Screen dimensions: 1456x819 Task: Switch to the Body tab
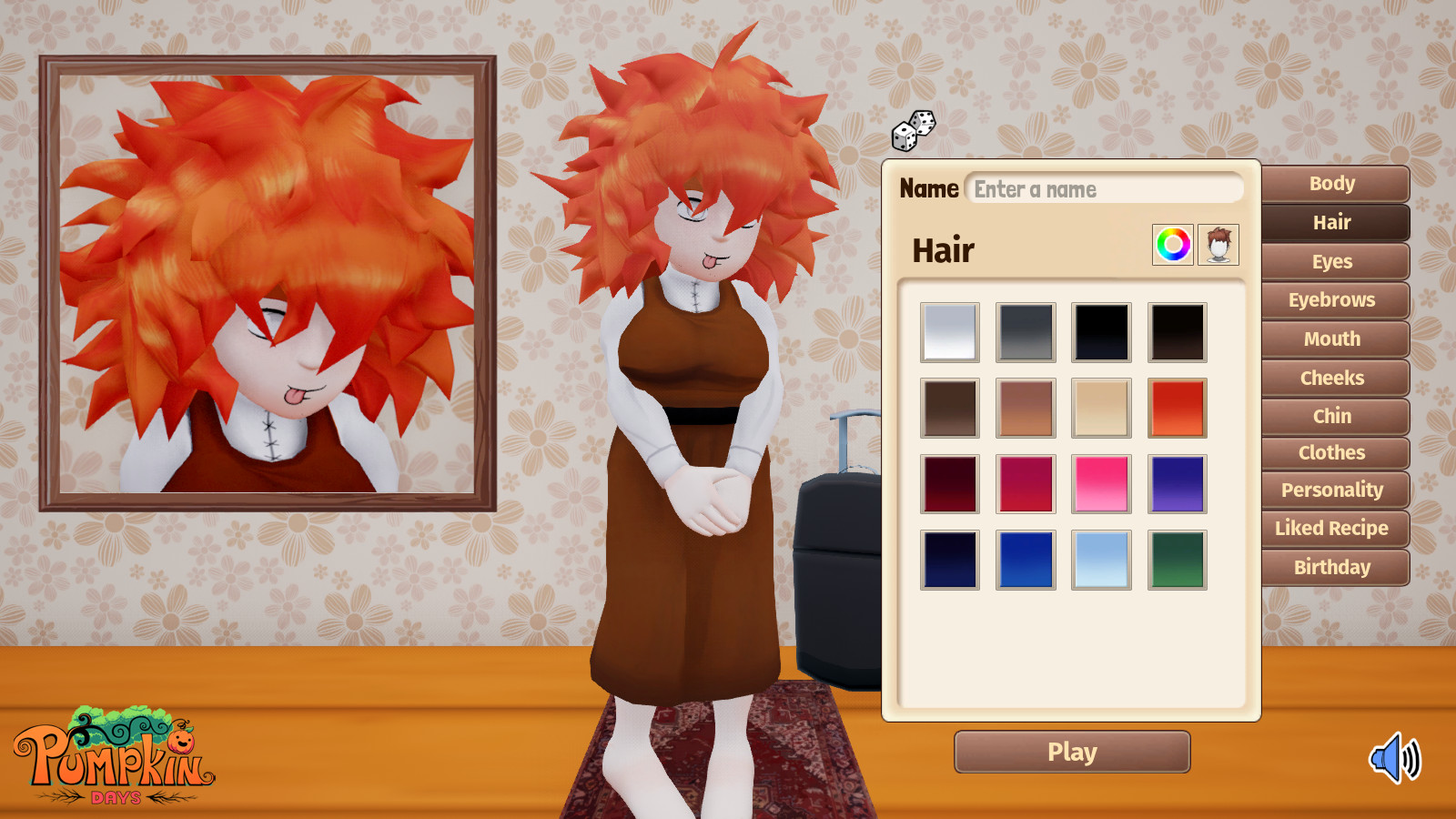coord(1333,184)
